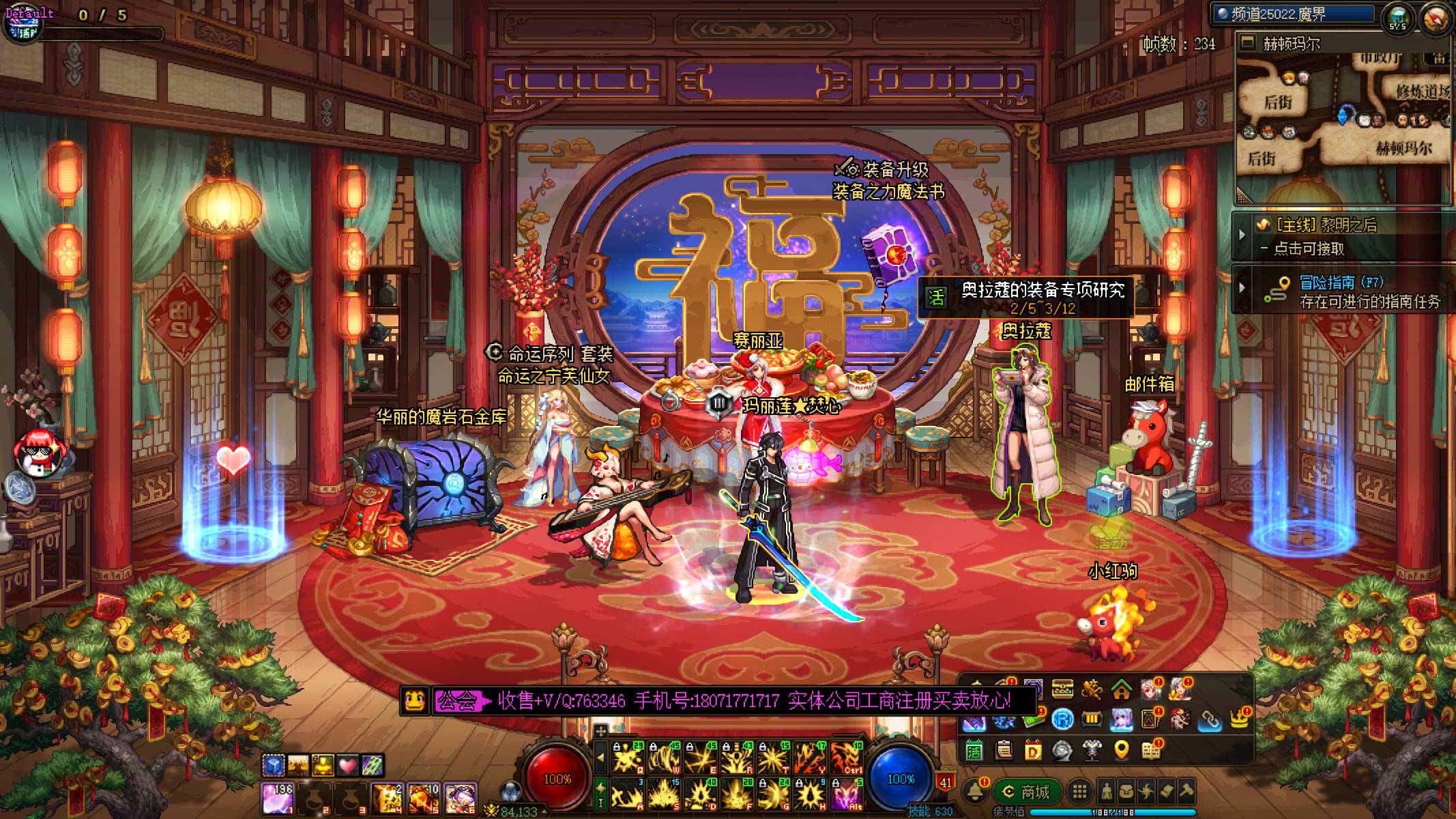
Task: Open the hammer icon in the bottom menu
Action: (x=1186, y=792)
